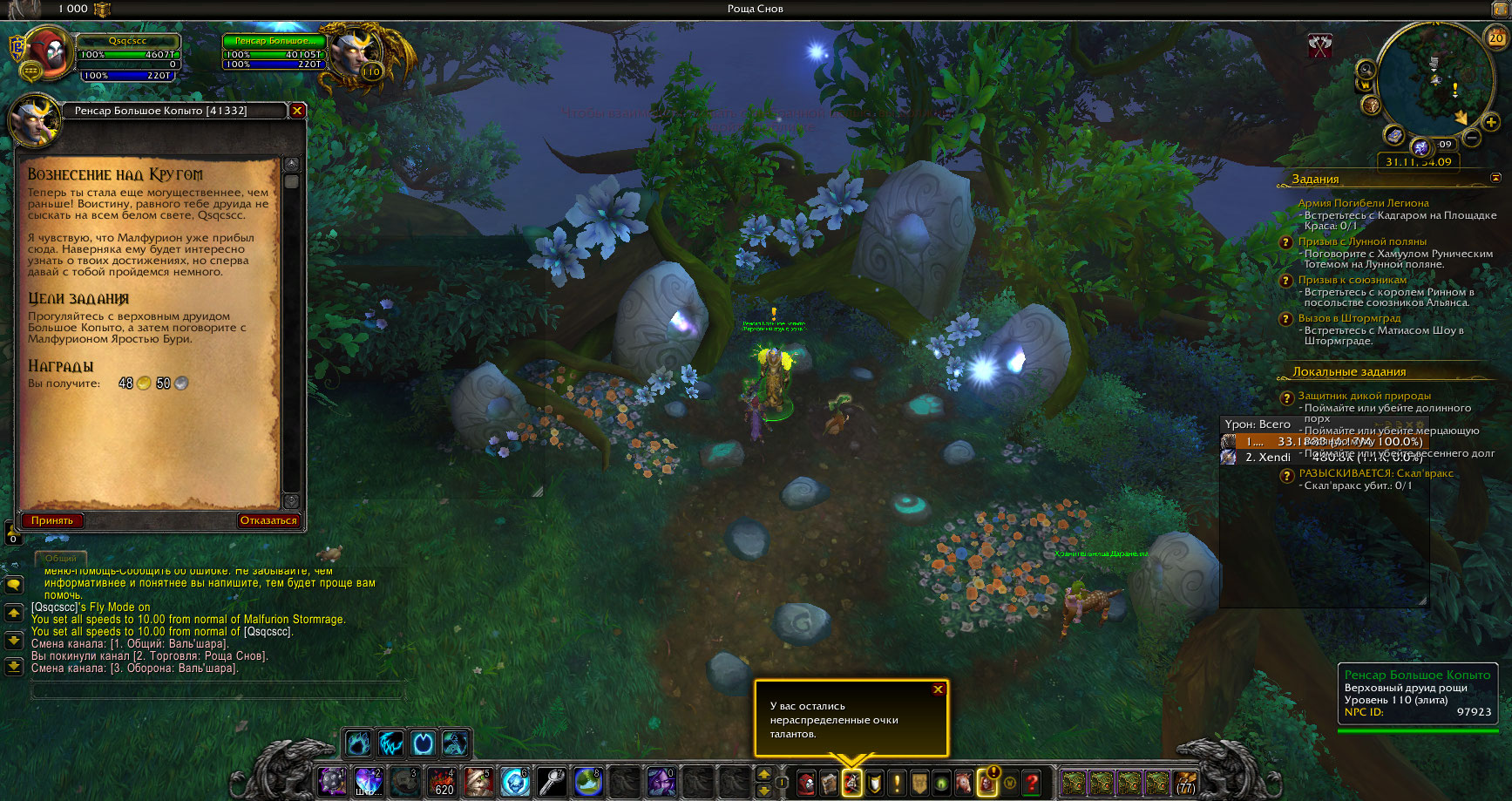Open the talents micro menu button

click(851, 782)
